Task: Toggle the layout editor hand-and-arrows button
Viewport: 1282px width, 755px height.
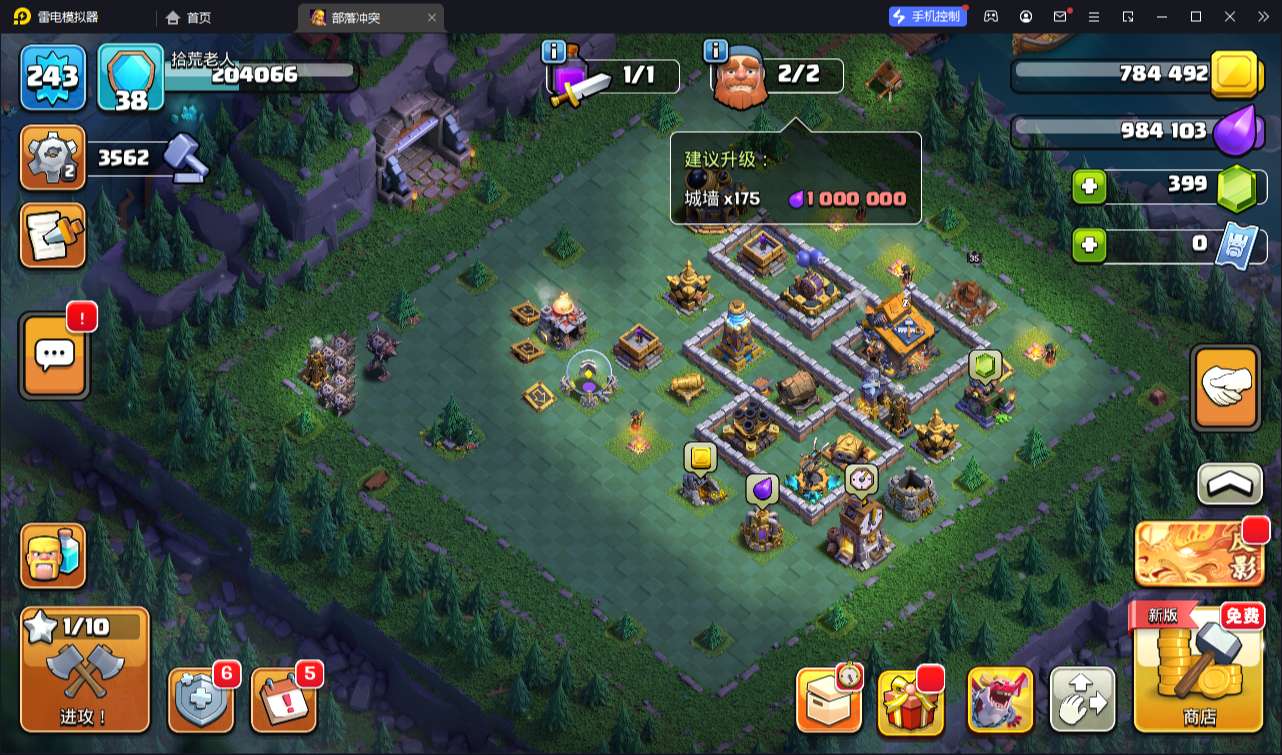Action: 1083,700
